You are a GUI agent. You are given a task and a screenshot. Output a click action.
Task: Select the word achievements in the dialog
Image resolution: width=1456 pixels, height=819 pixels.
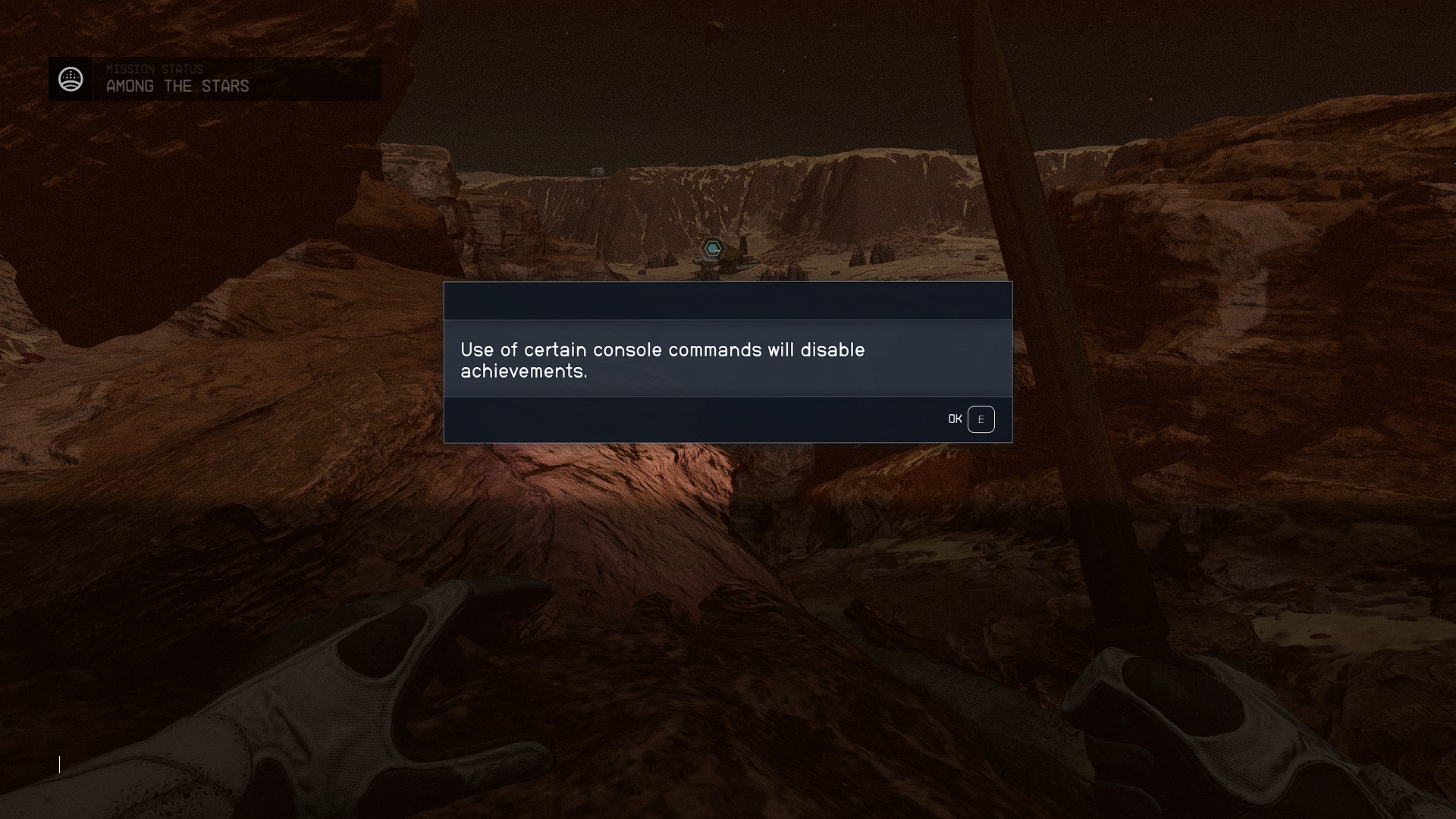pyautogui.click(x=522, y=372)
